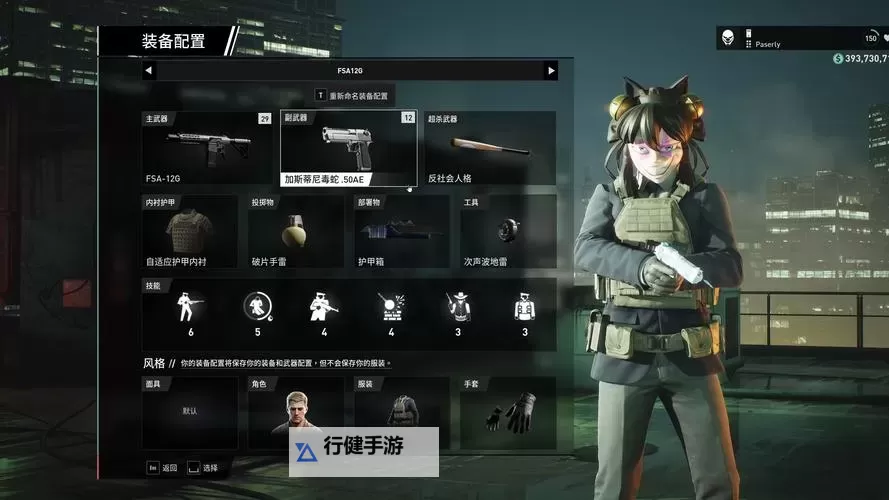Image resolution: width=889 pixels, height=500 pixels.
Task: Open the gunman skill with level 6
Action: 191,313
